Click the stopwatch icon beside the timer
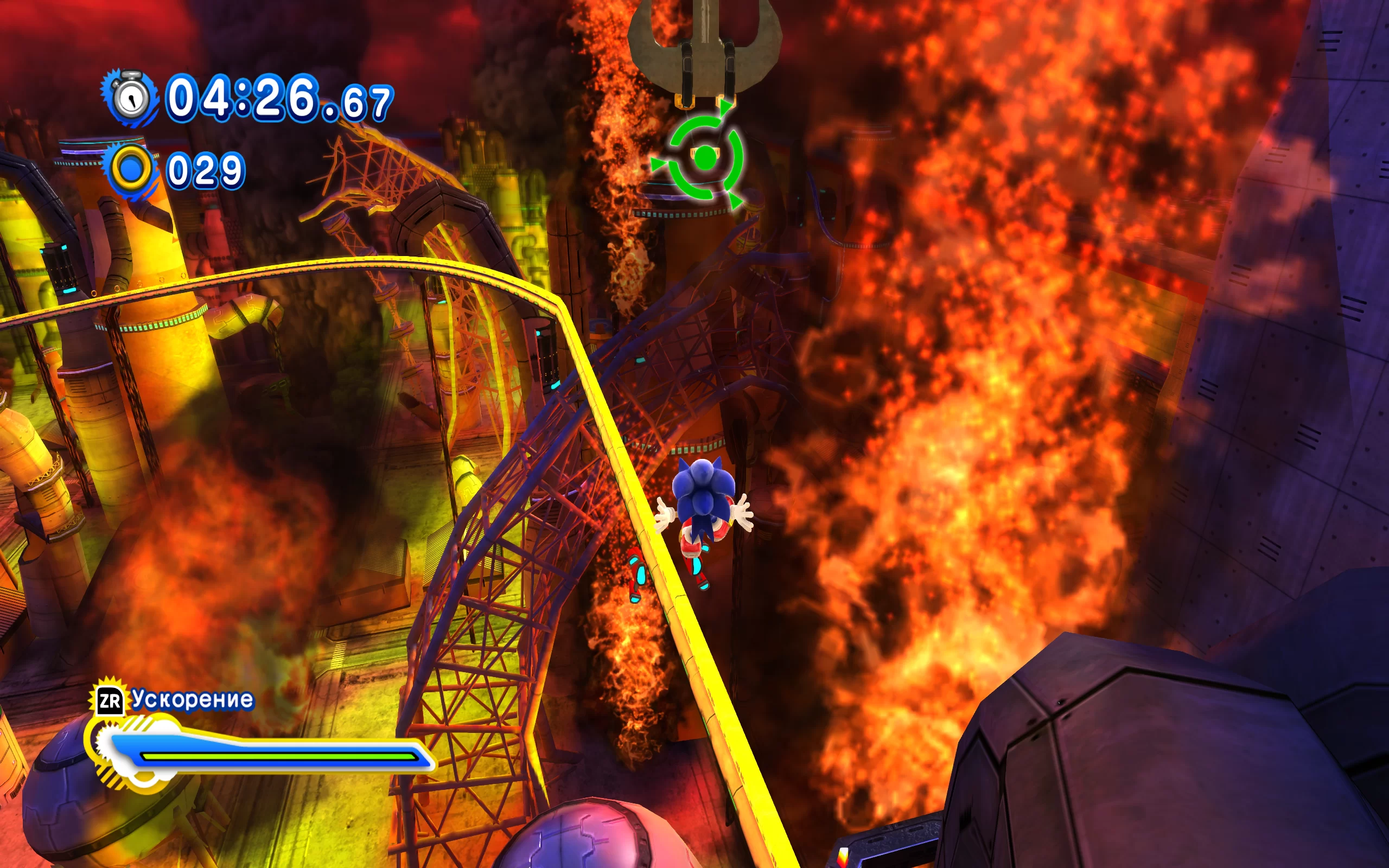 pyautogui.click(x=131, y=97)
